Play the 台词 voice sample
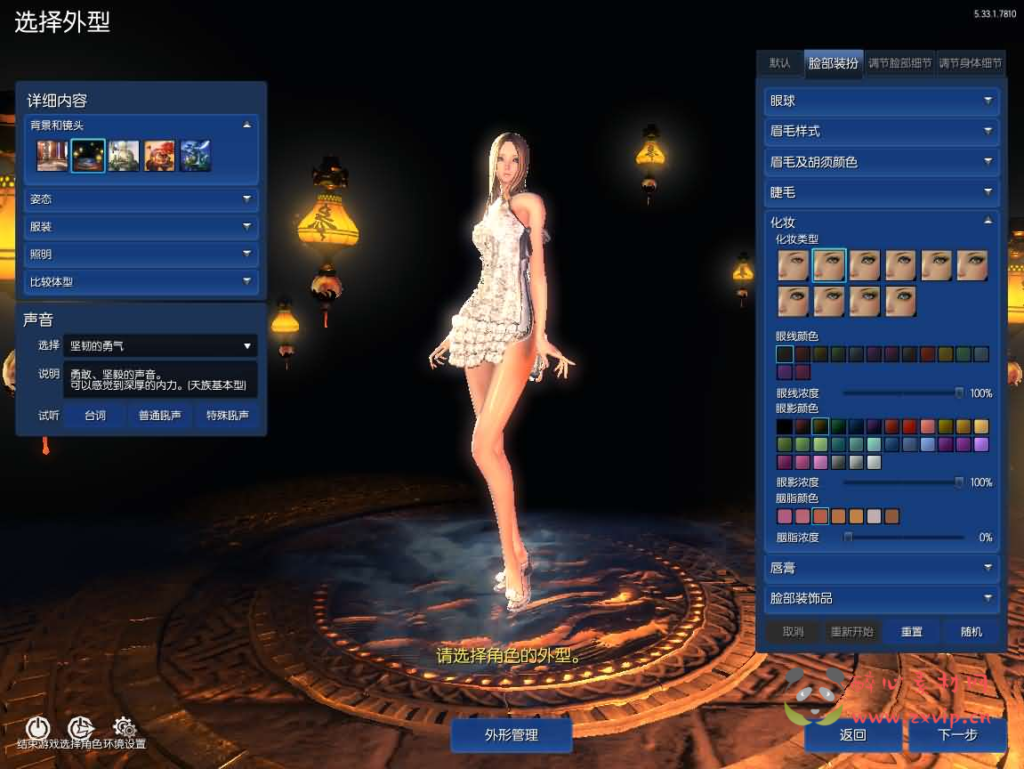The image size is (1024, 769). tap(95, 415)
